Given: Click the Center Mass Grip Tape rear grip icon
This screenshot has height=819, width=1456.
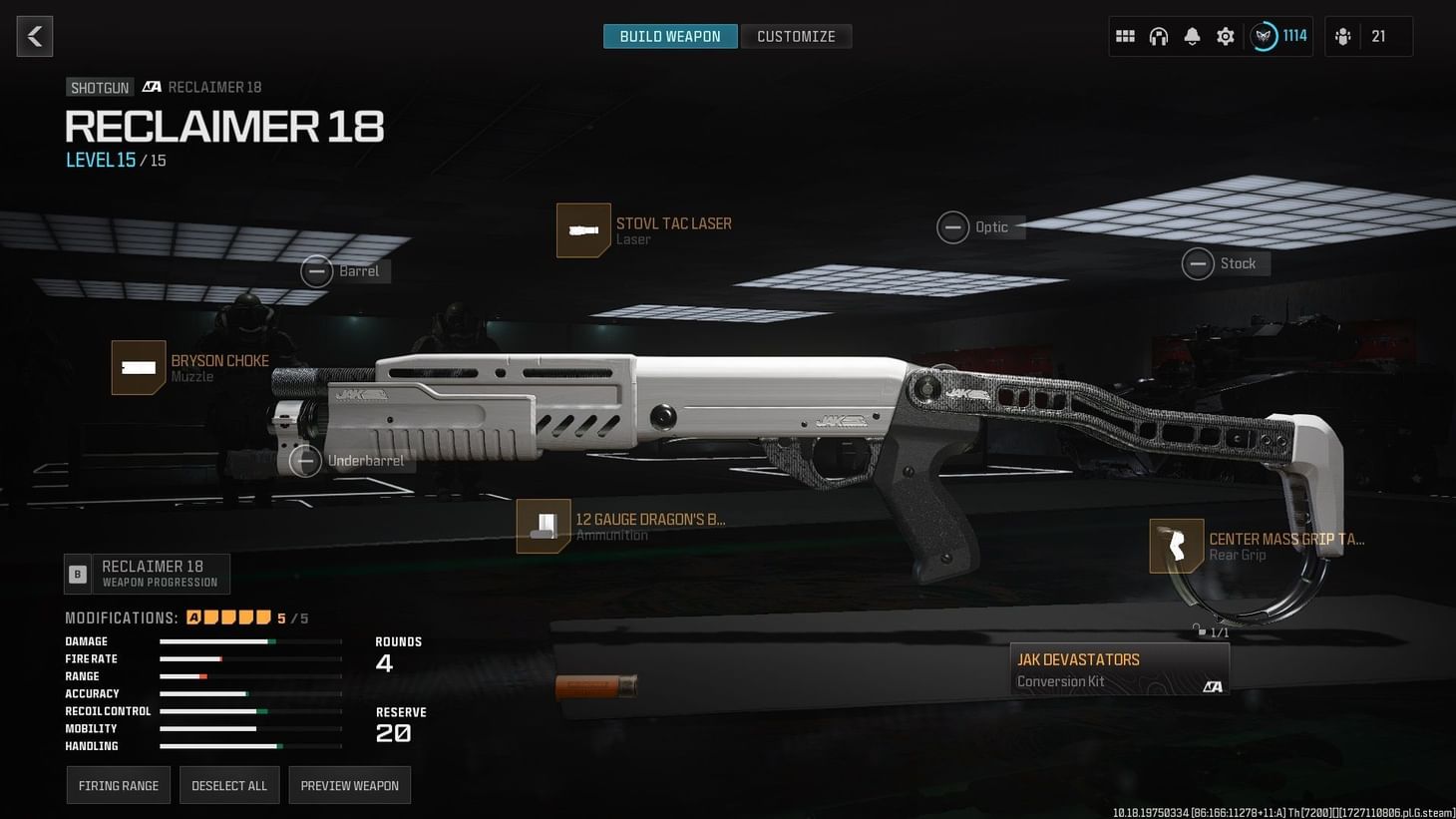Looking at the screenshot, I should [x=1177, y=546].
